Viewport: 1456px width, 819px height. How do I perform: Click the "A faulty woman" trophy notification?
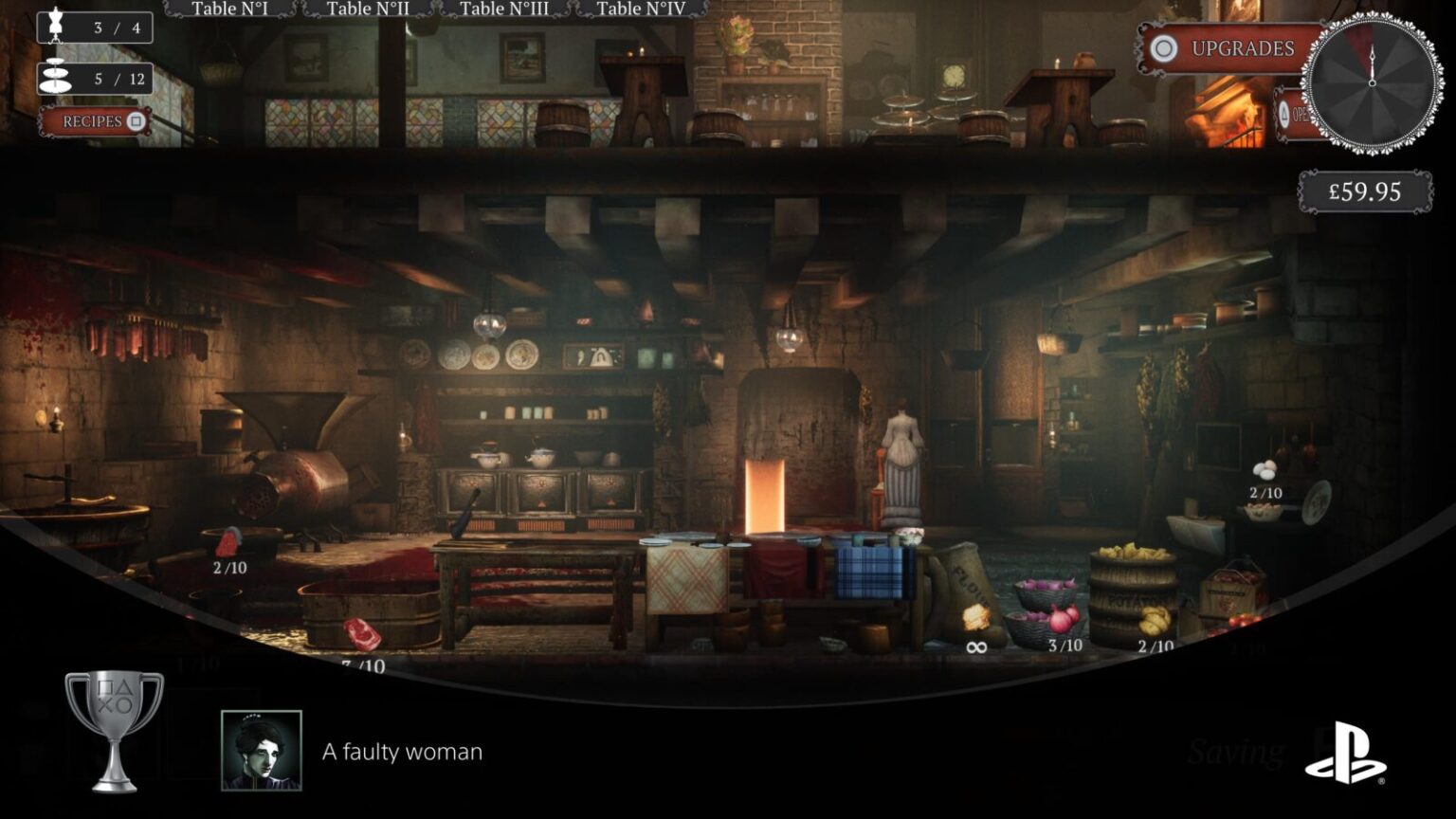tap(402, 752)
